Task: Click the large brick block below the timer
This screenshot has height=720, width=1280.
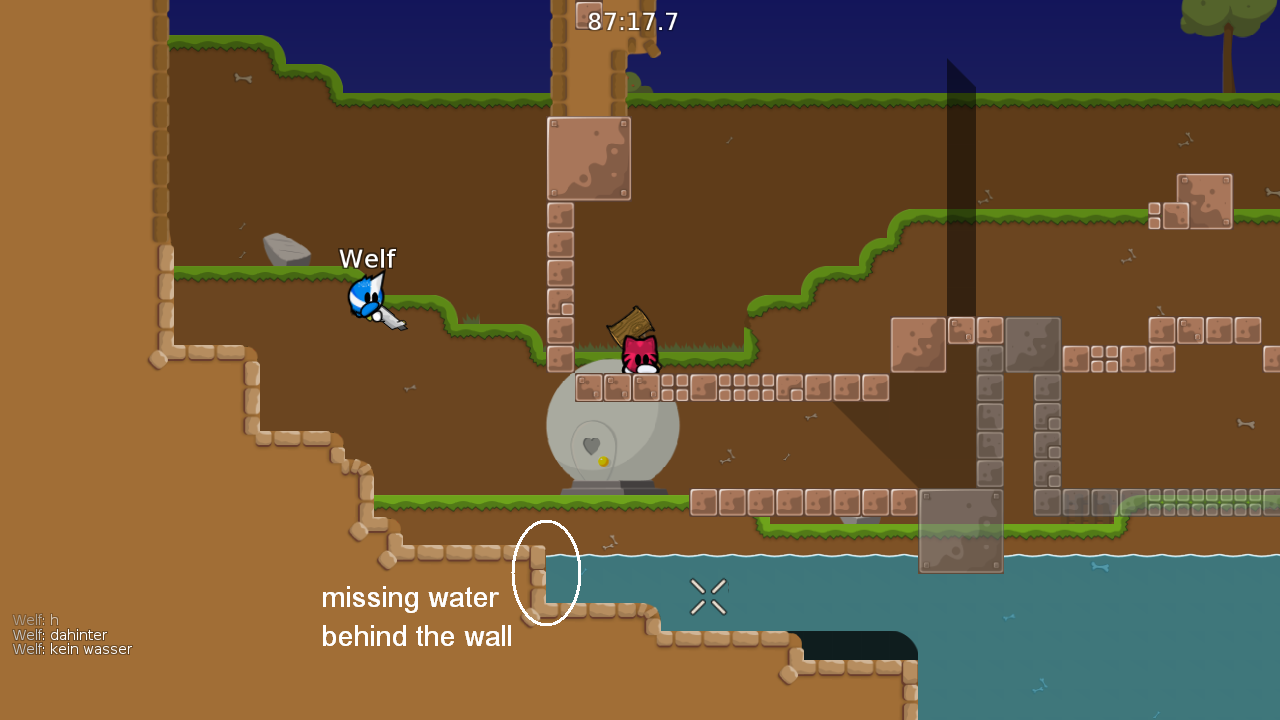Action: coord(589,158)
